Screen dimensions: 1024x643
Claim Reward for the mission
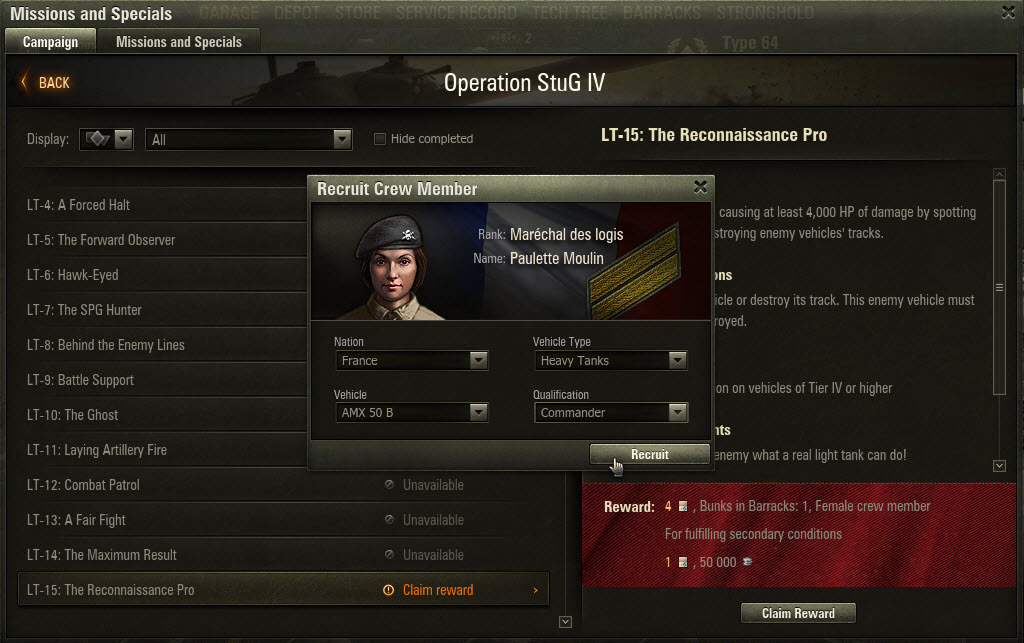tap(798, 613)
